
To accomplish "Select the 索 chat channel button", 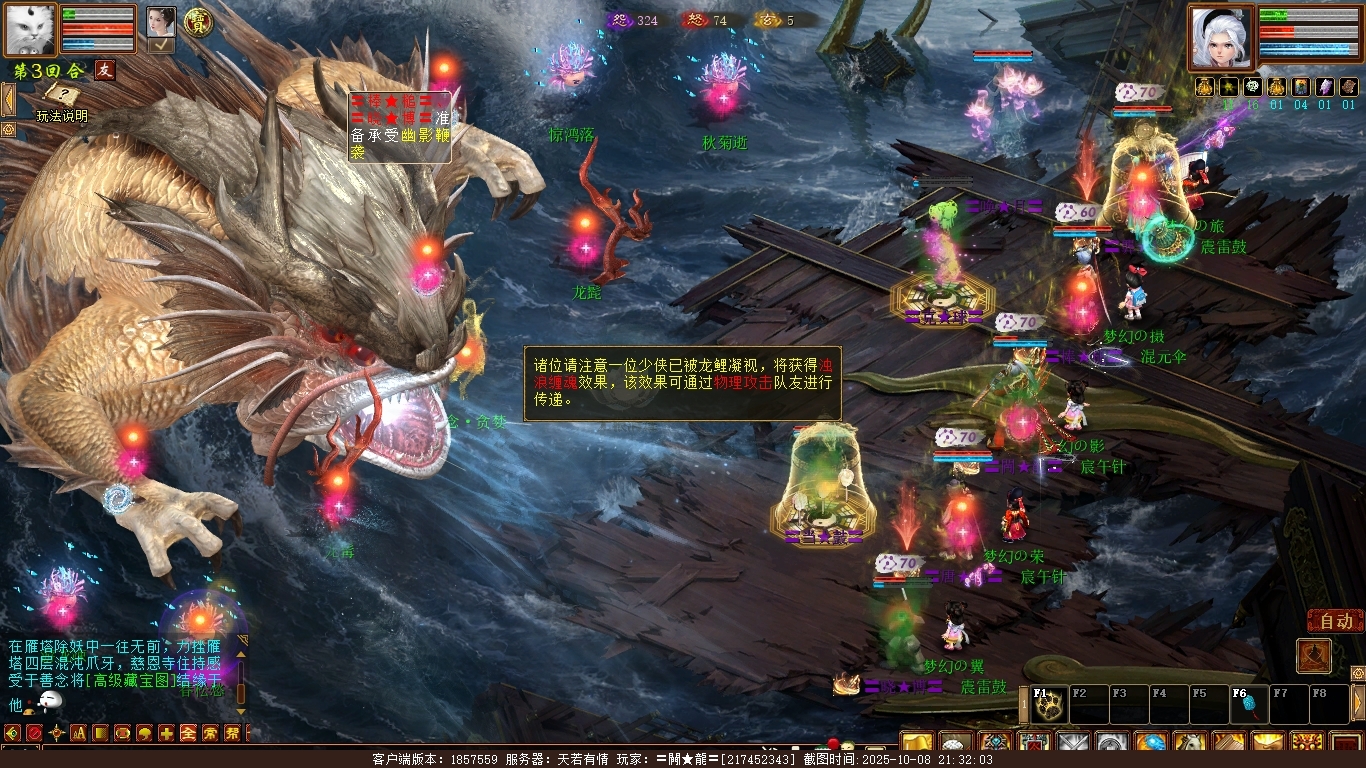I will (210, 733).
